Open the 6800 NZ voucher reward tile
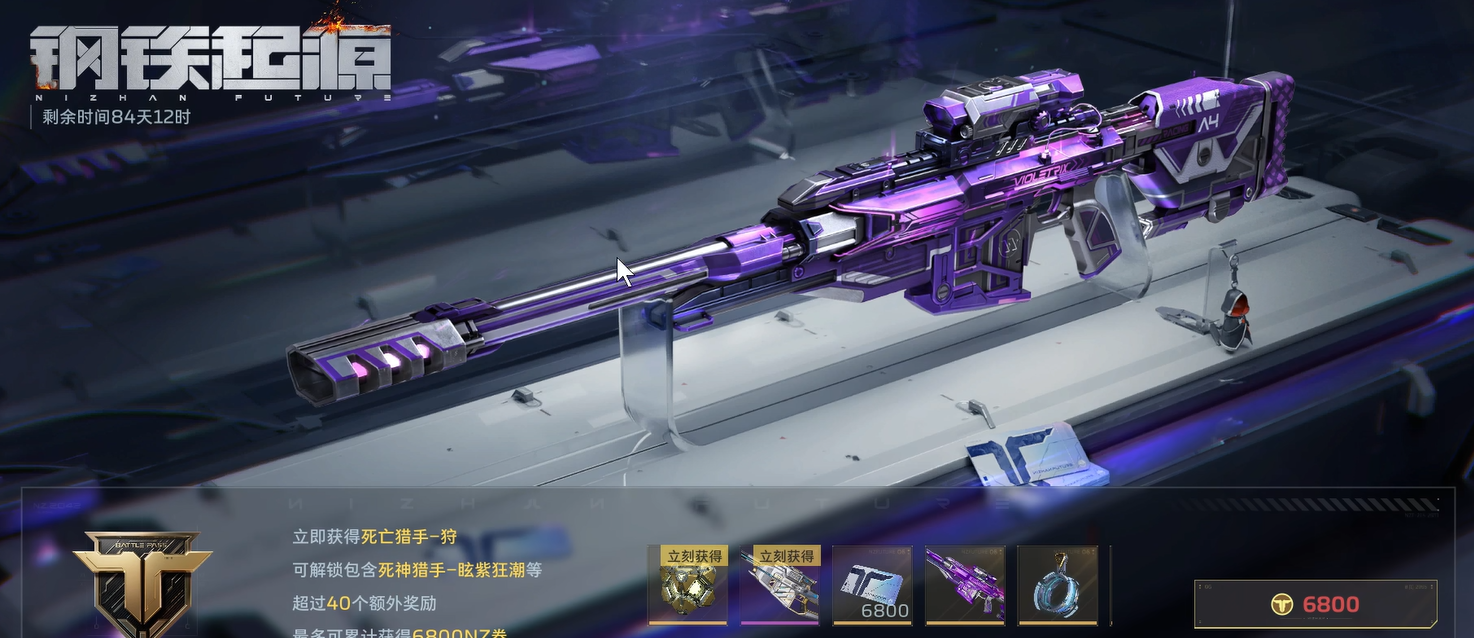The height and width of the screenshot is (638, 1474). click(x=872, y=585)
